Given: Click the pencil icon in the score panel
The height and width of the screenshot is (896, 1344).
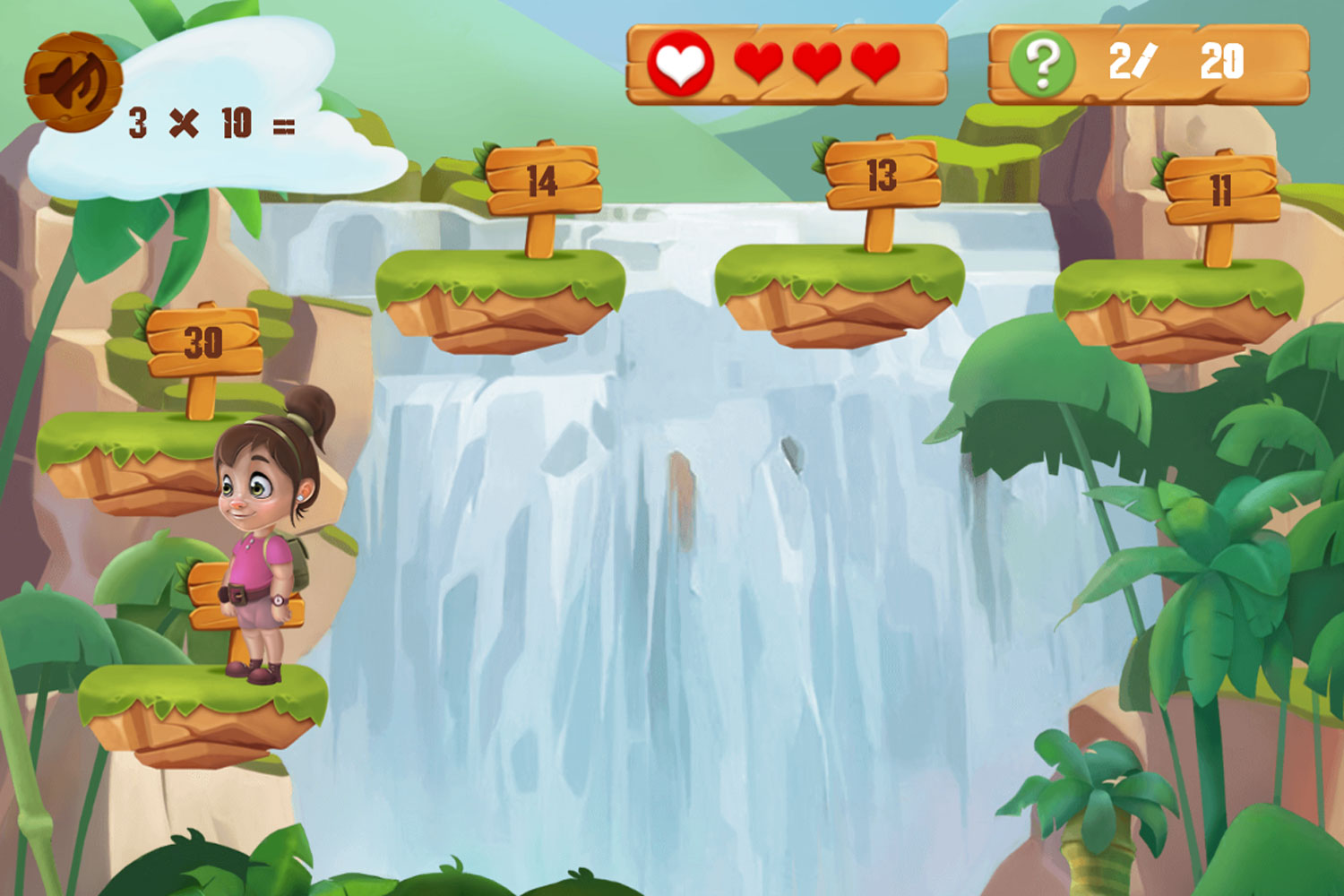Looking at the screenshot, I should (1150, 58).
